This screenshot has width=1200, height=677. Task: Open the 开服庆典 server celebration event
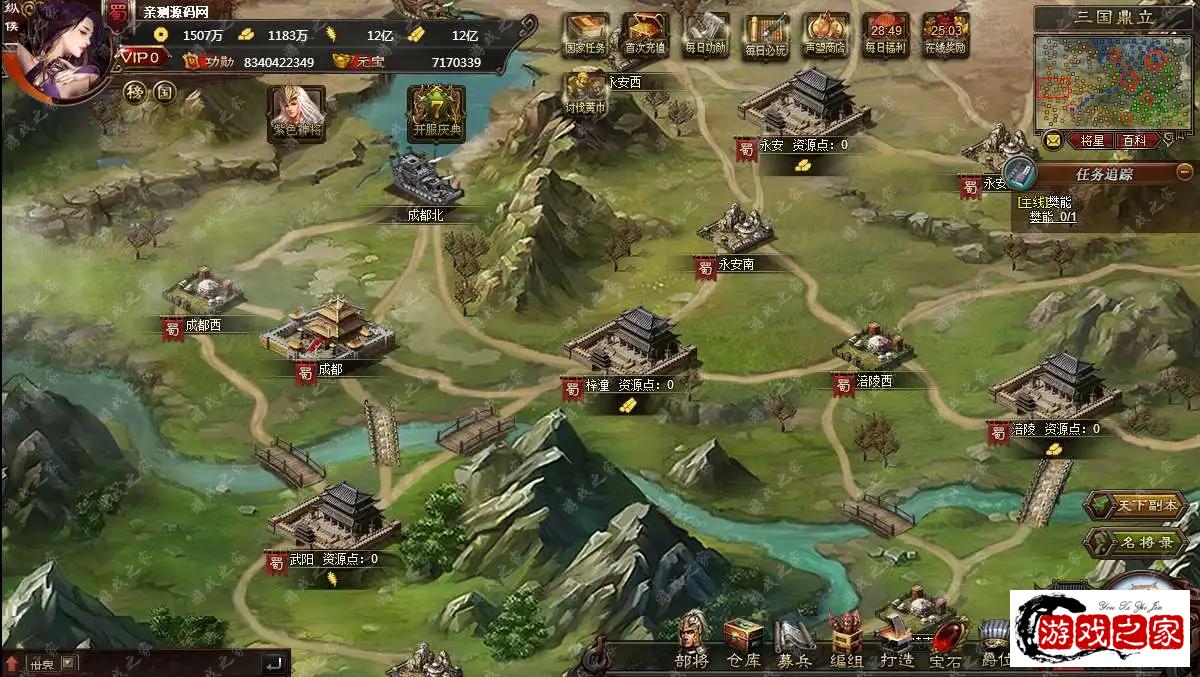(436, 110)
